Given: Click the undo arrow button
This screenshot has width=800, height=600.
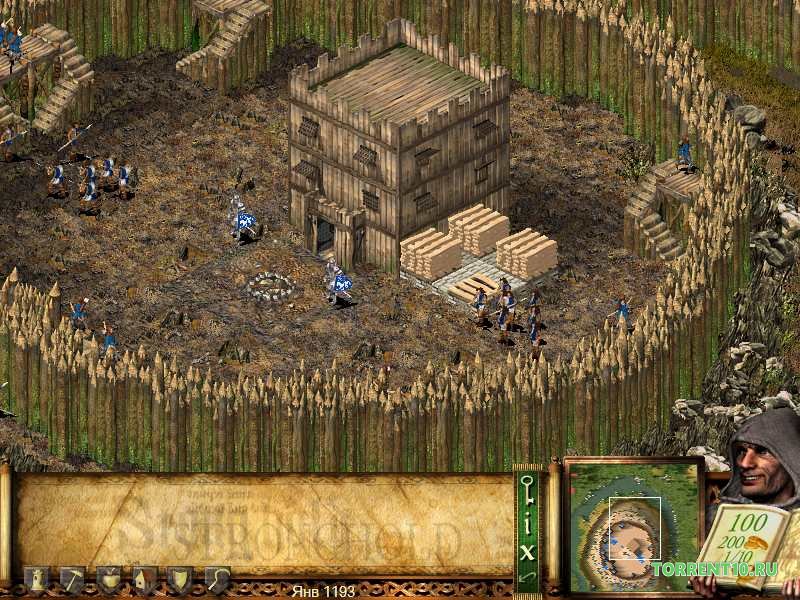Looking at the screenshot, I should pyautogui.click(x=527, y=576).
